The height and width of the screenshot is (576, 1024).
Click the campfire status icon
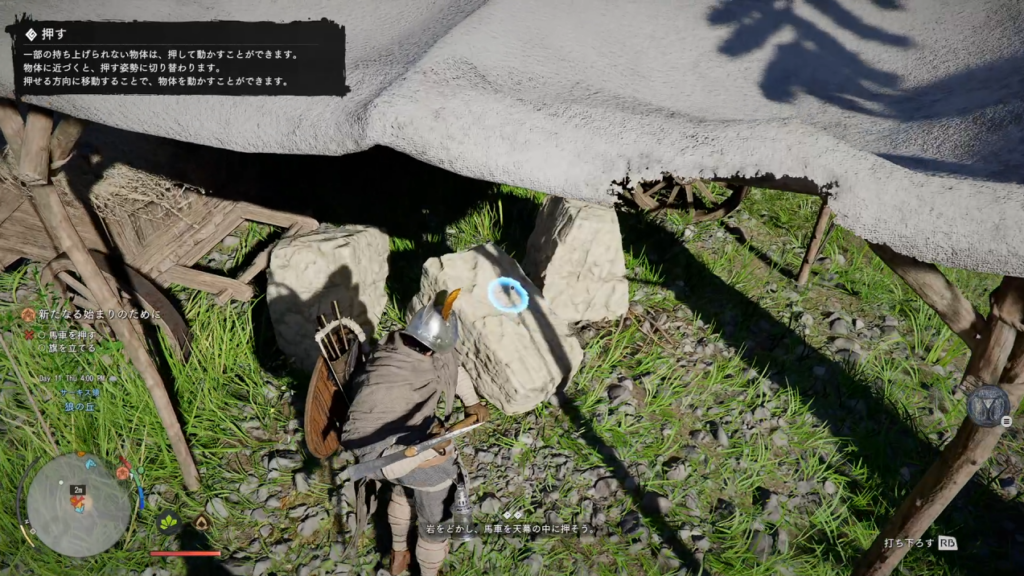coord(201,522)
